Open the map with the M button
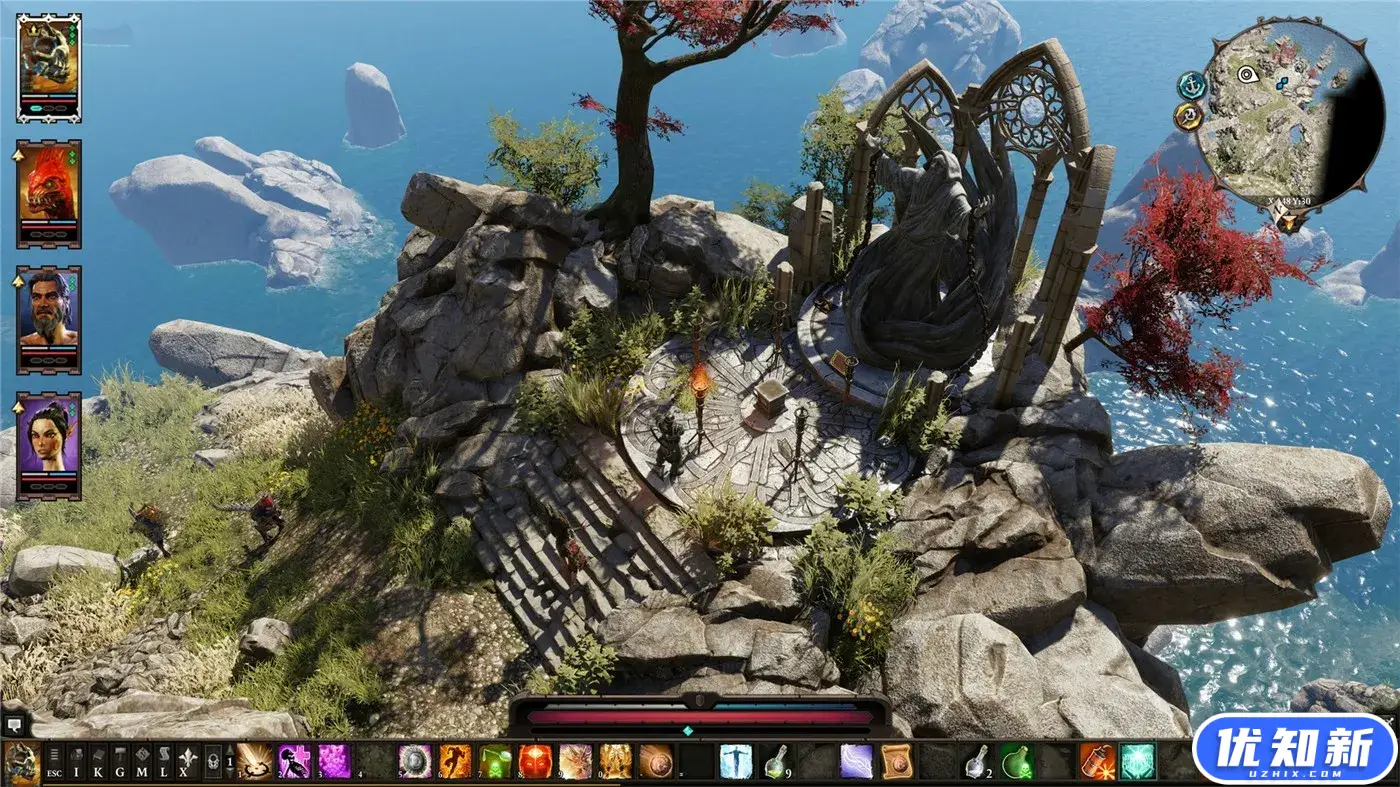 pos(142,762)
